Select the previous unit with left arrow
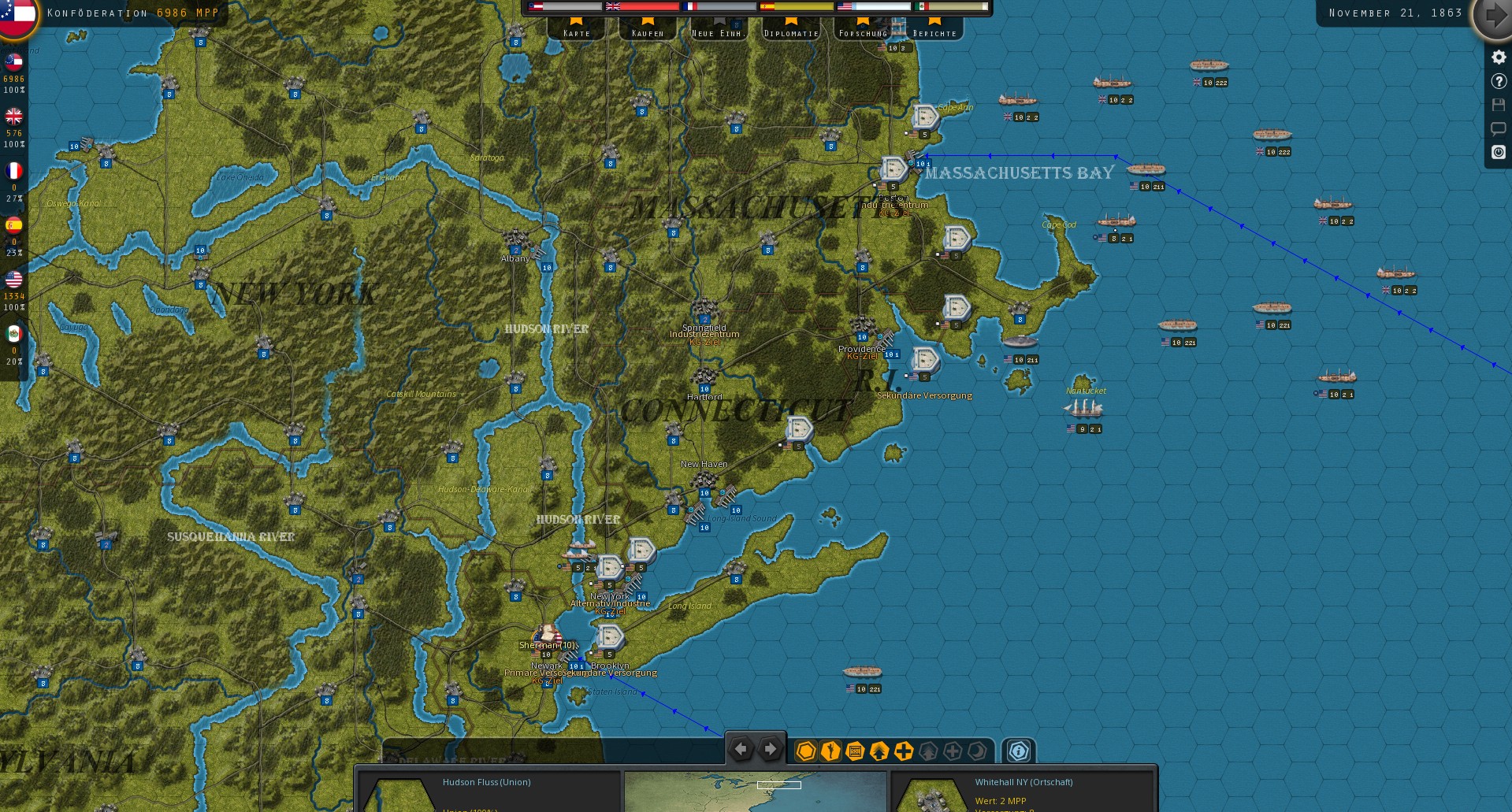The width and height of the screenshot is (1512, 812). [x=741, y=750]
